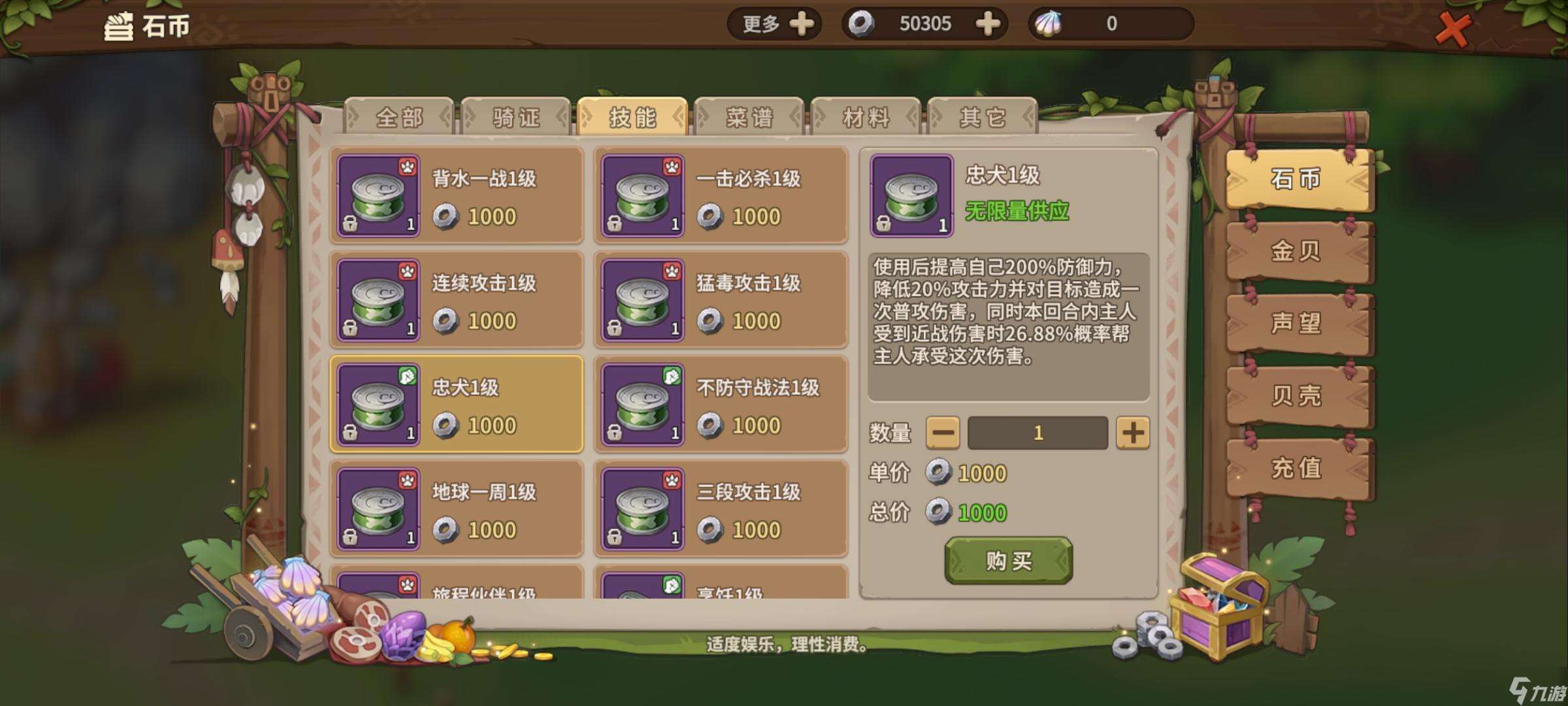This screenshot has height=706, width=1568.
Task: Select the 连续攻击1级 item card
Action: click(x=455, y=299)
